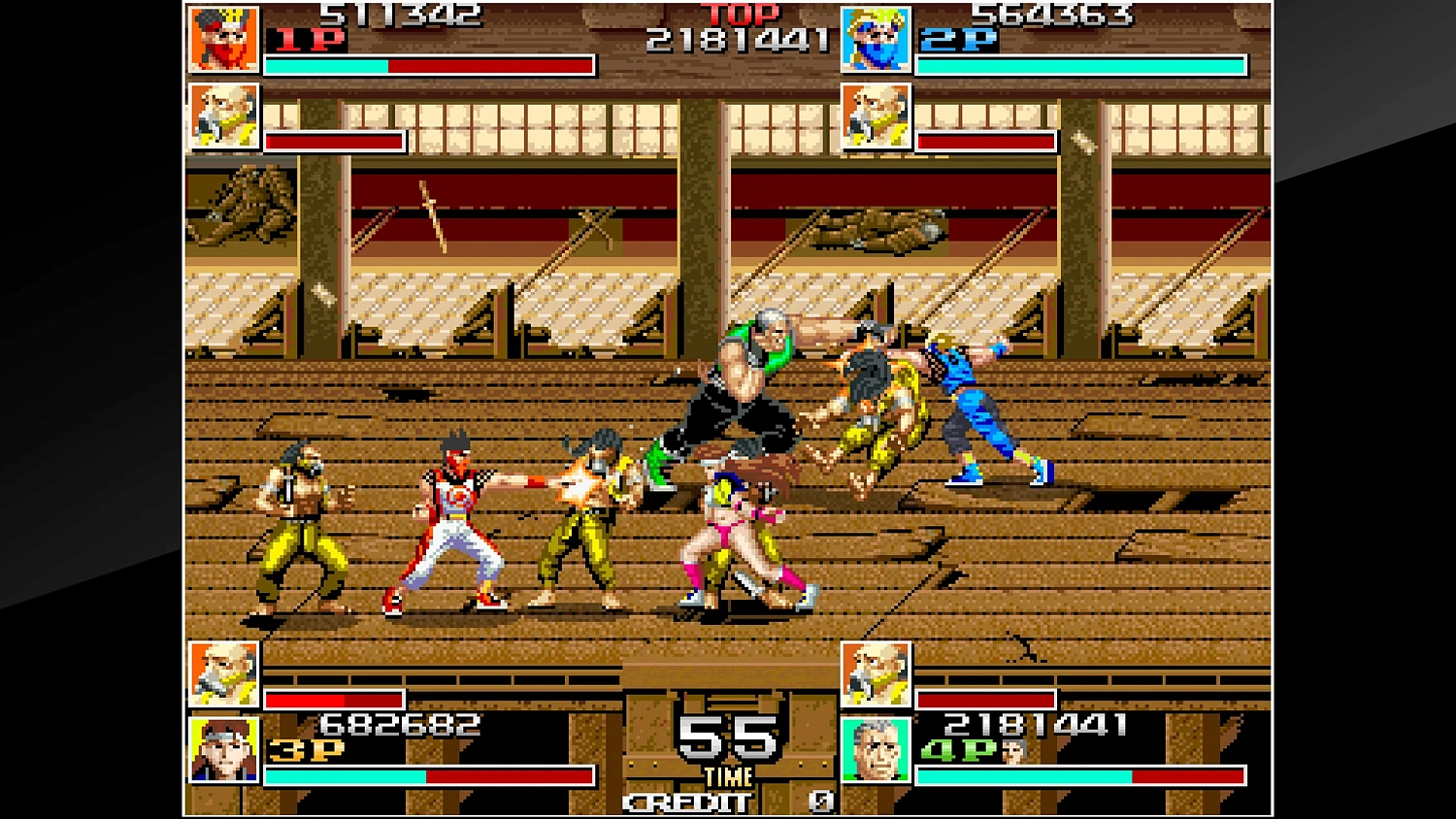Click the 1P character portrait icon
The width and height of the screenshot is (1456, 819).
coord(225,39)
